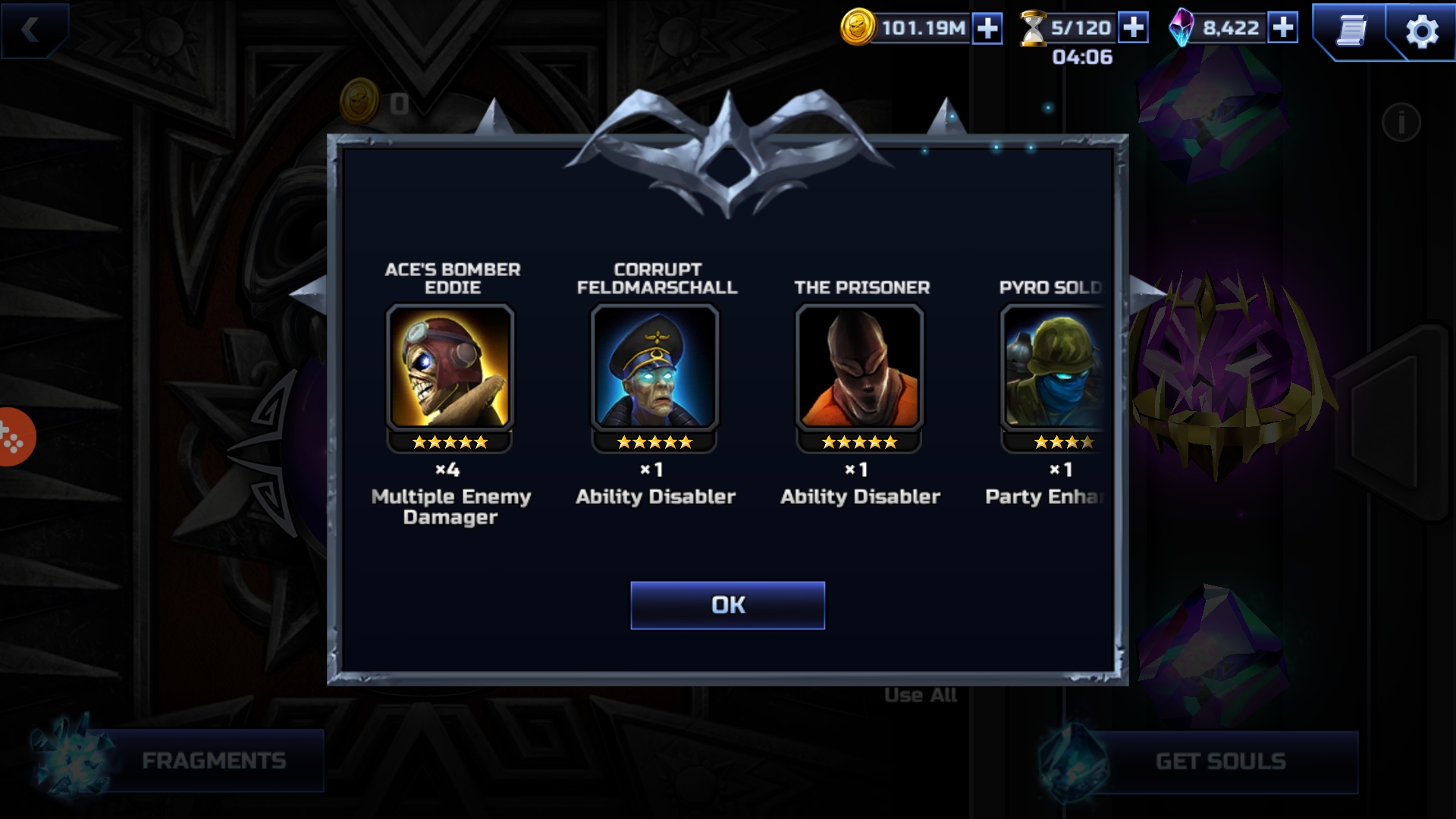Open the gear settings menu

click(1421, 32)
